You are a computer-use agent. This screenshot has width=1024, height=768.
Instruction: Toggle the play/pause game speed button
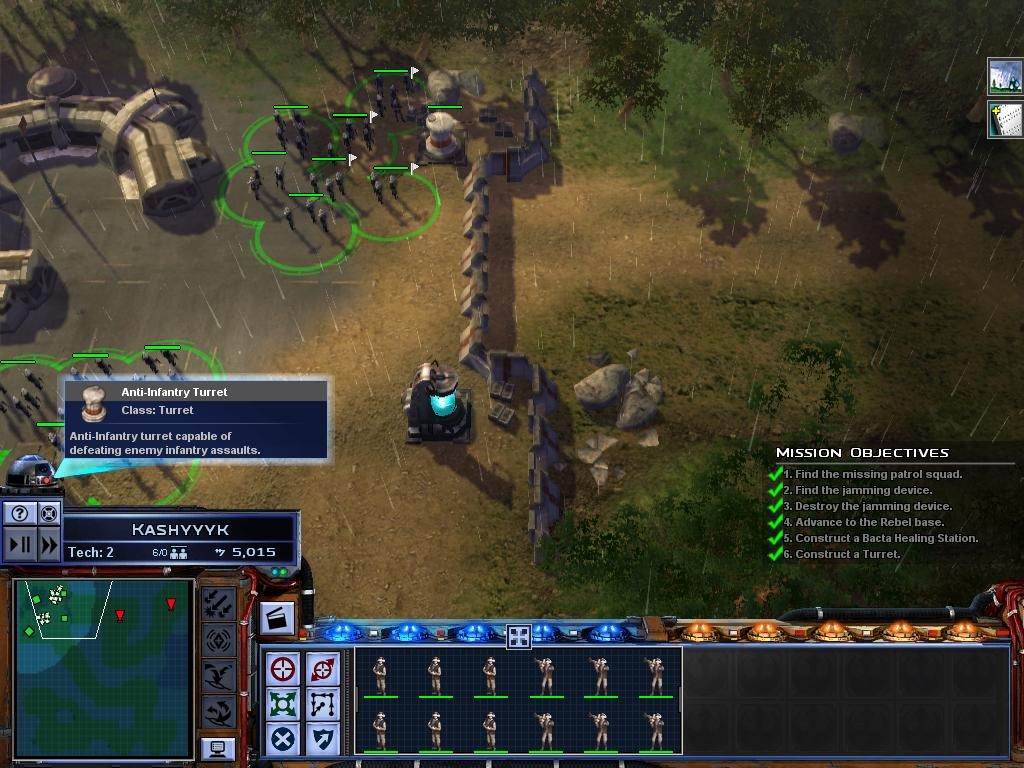point(20,545)
